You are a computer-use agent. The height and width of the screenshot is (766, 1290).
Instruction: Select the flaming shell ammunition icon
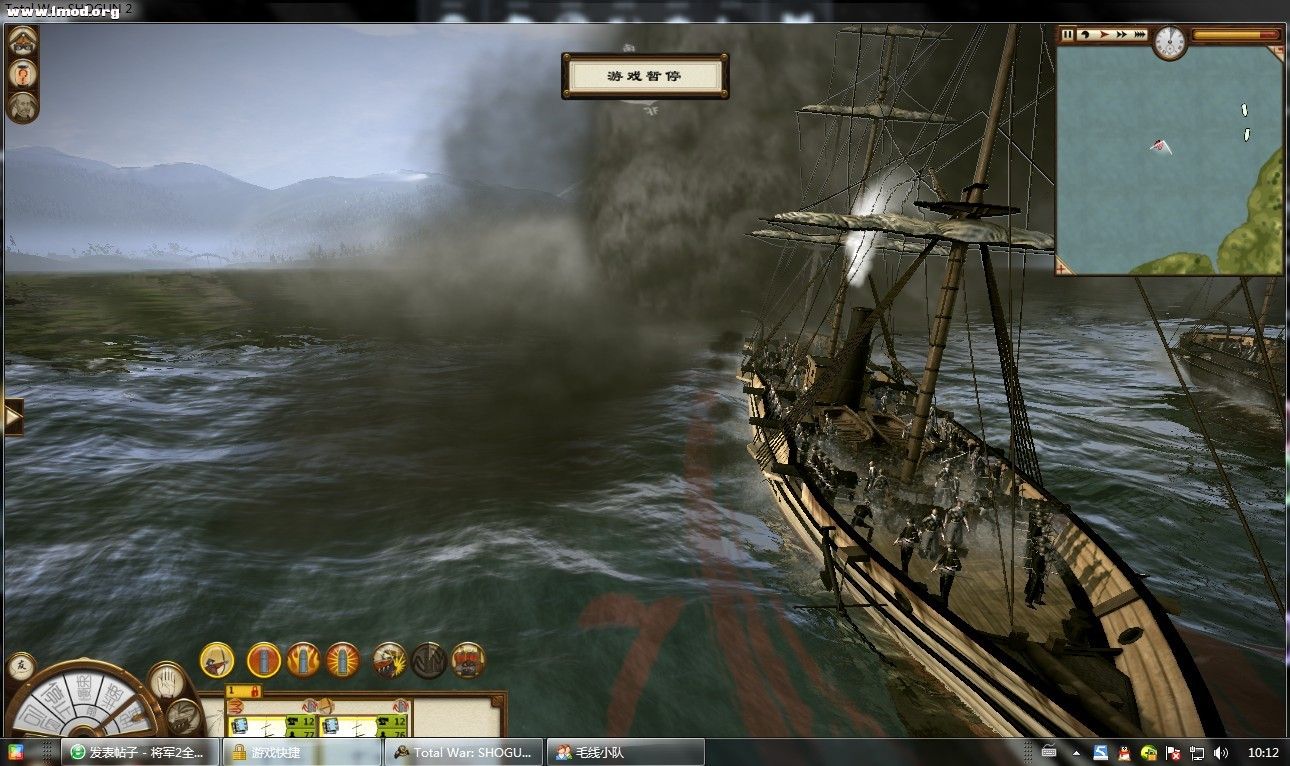303,660
